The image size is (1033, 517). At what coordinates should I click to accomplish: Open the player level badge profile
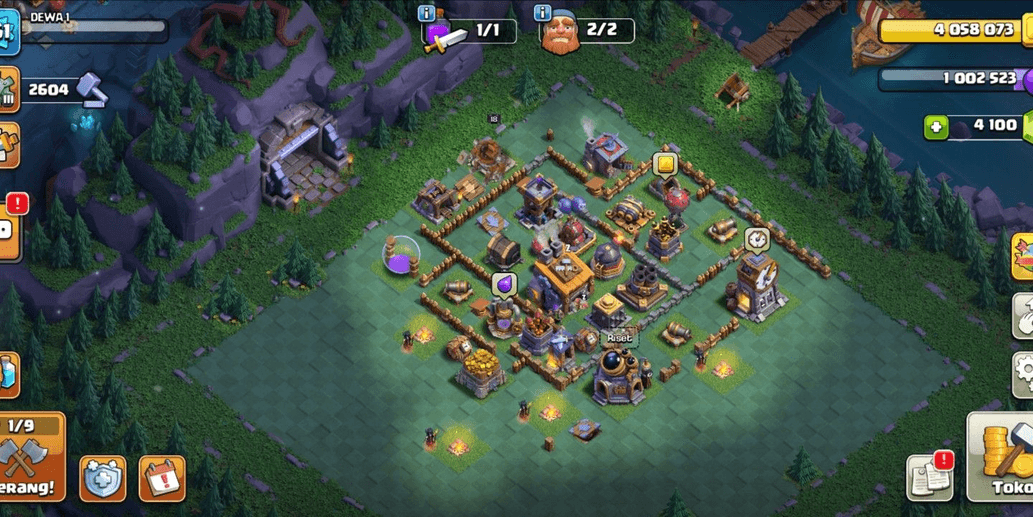(x=8, y=32)
